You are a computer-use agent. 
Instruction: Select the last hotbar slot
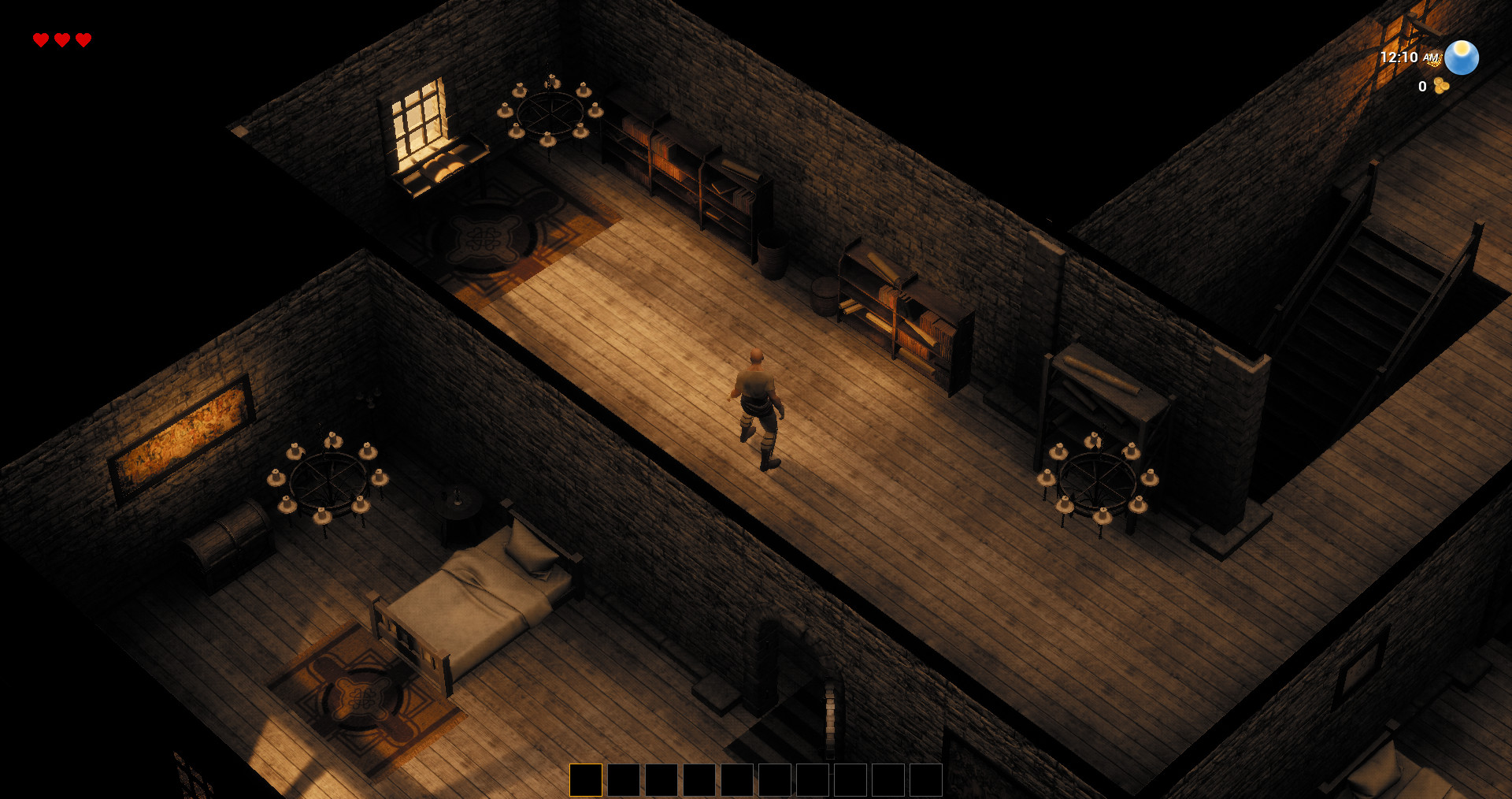point(925,779)
